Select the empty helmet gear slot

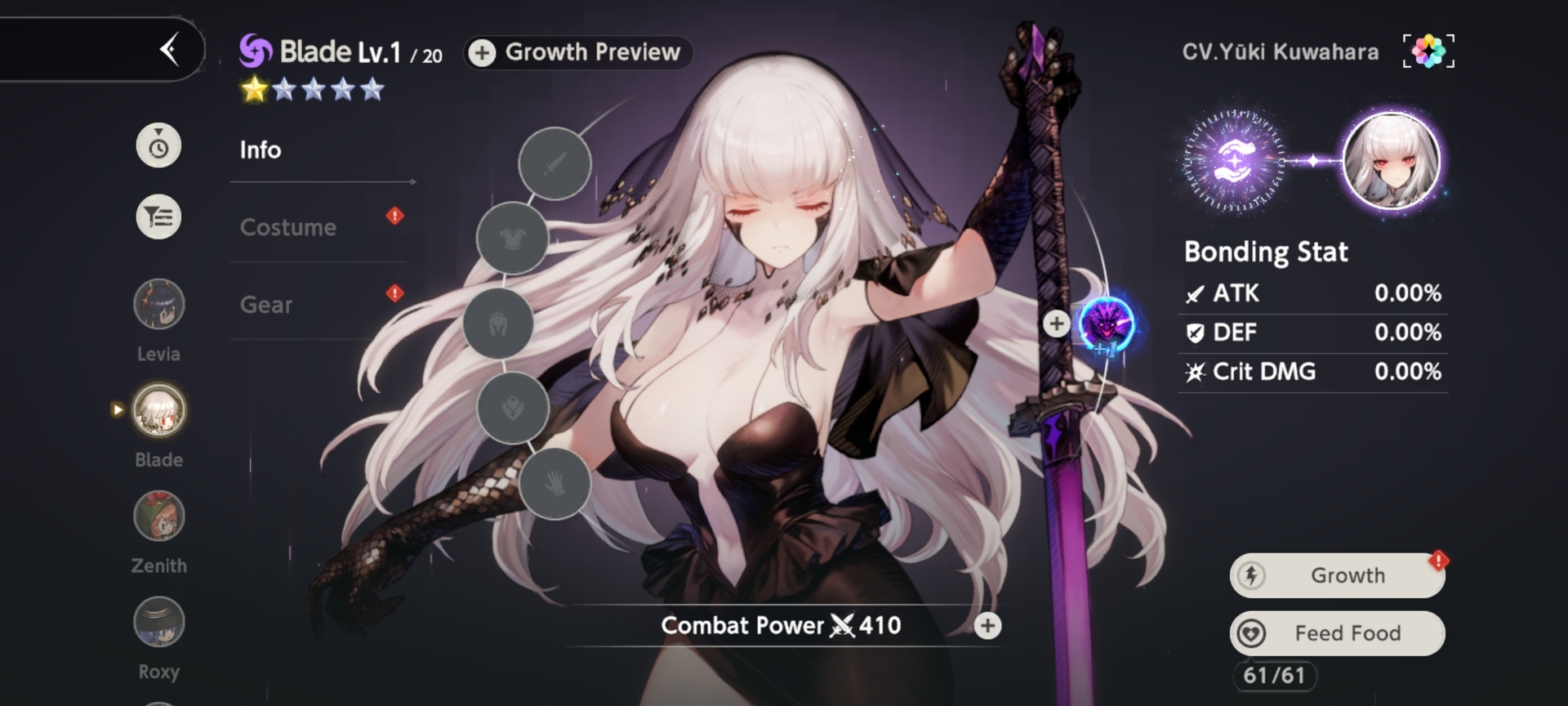point(498,324)
